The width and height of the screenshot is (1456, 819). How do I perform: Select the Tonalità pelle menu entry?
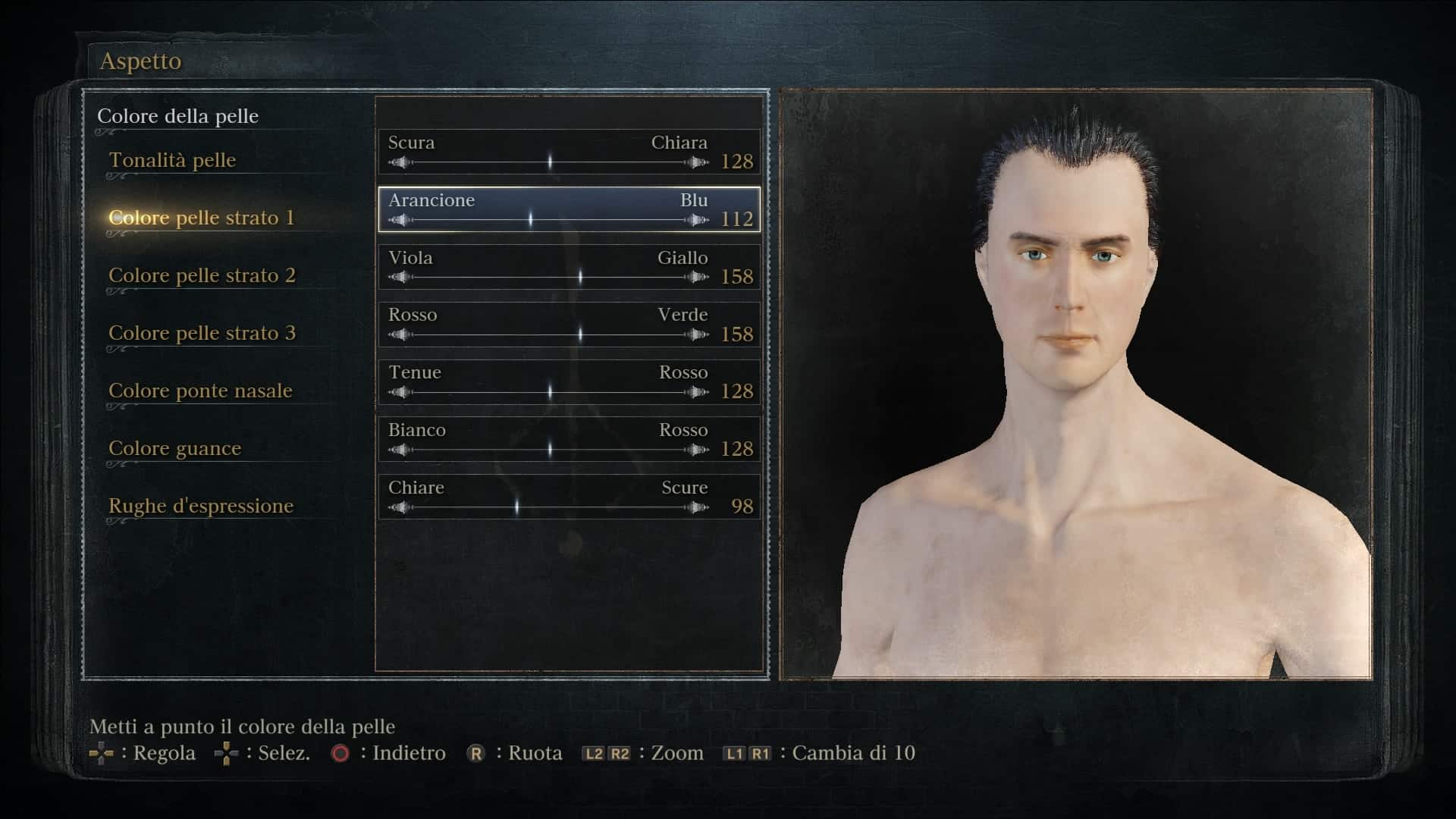172,160
